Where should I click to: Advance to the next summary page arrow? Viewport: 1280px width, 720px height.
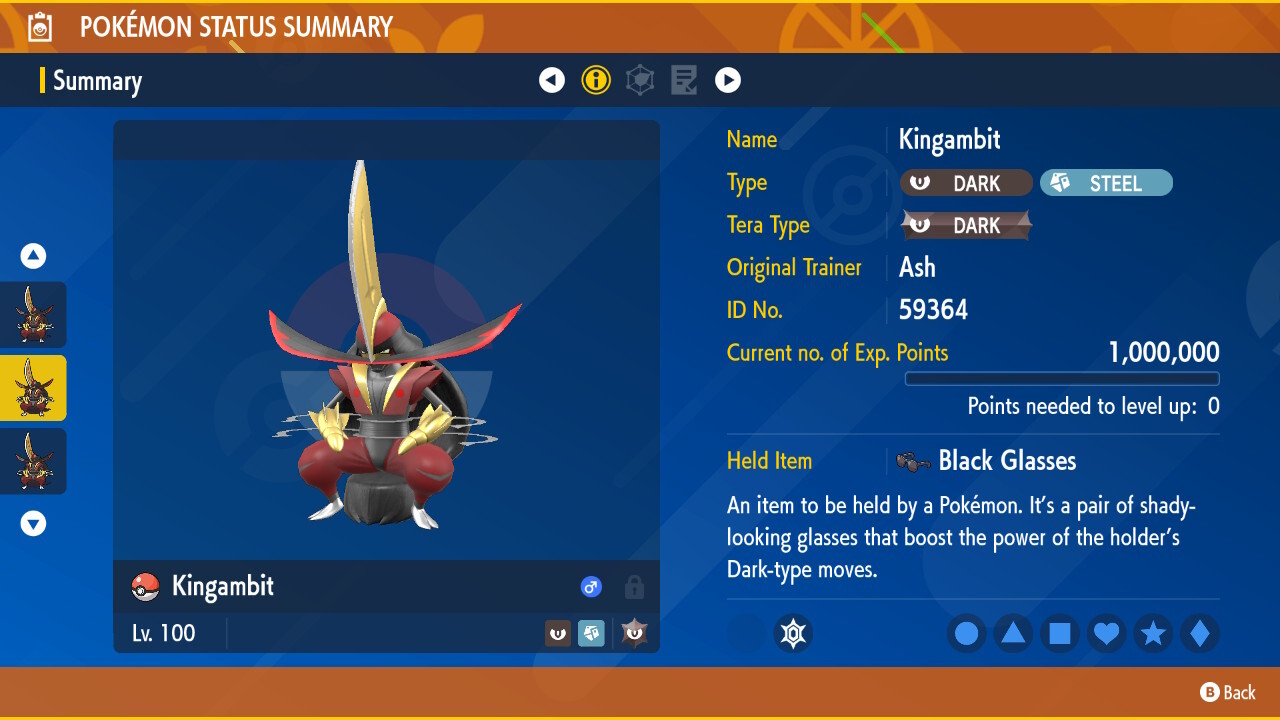click(x=728, y=80)
